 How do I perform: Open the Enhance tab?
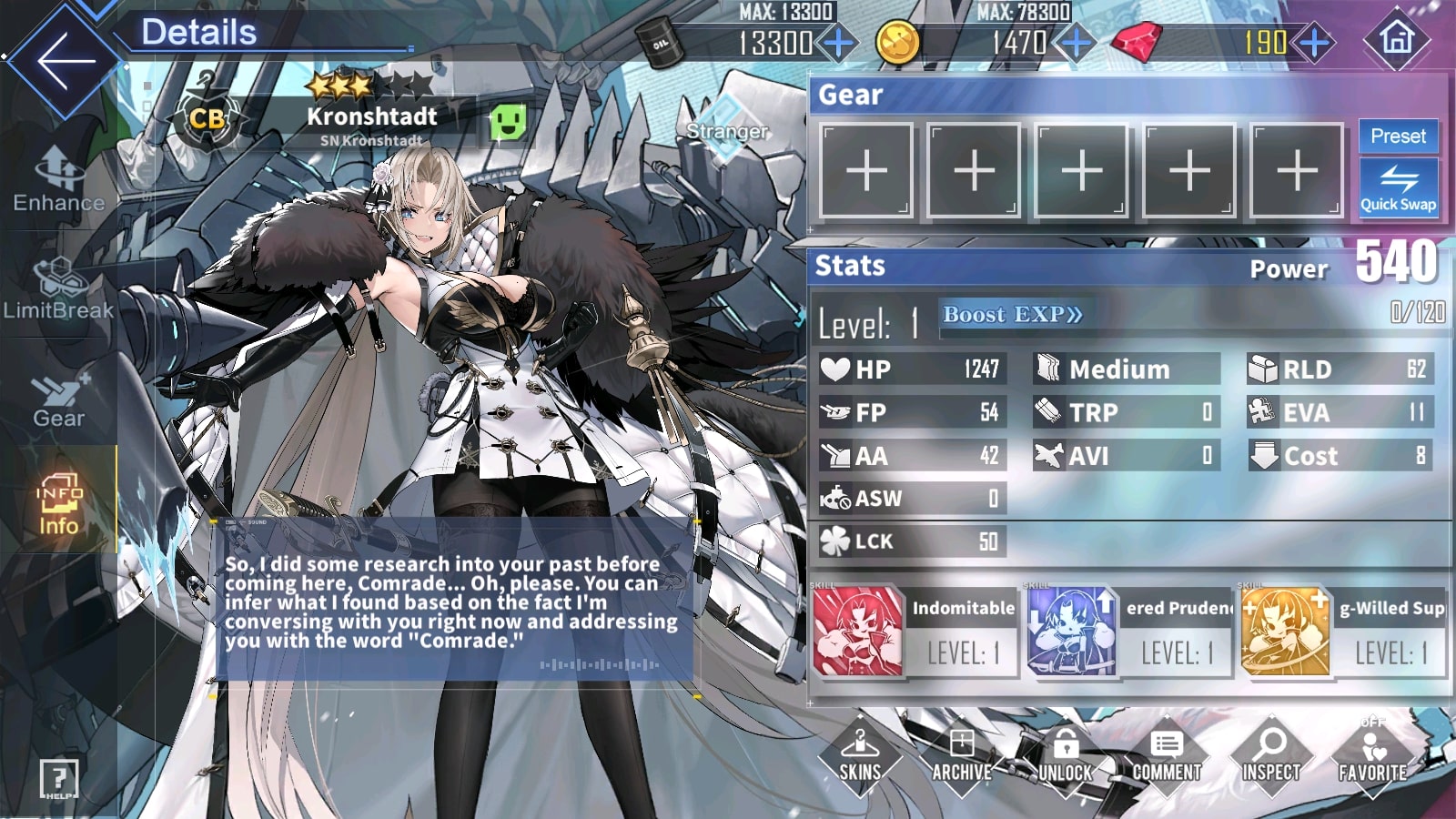[59, 179]
